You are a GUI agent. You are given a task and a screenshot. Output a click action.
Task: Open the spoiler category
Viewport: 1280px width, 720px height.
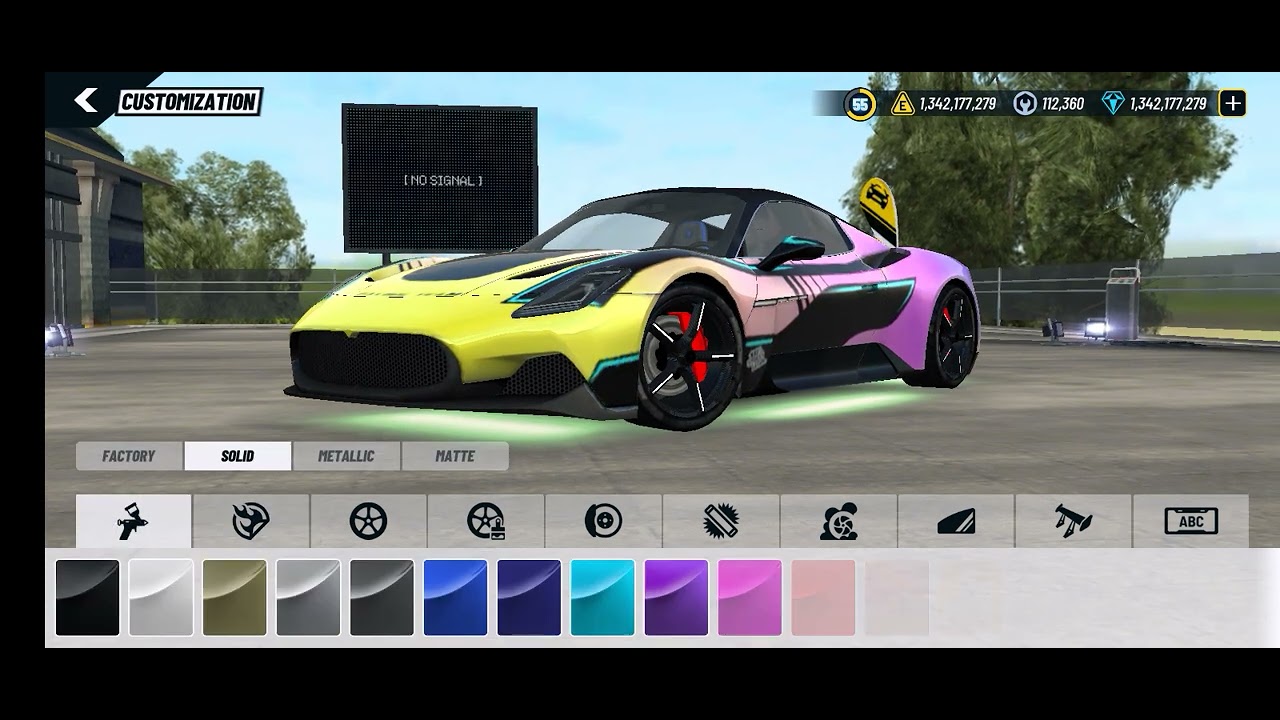tap(1073, 521)
